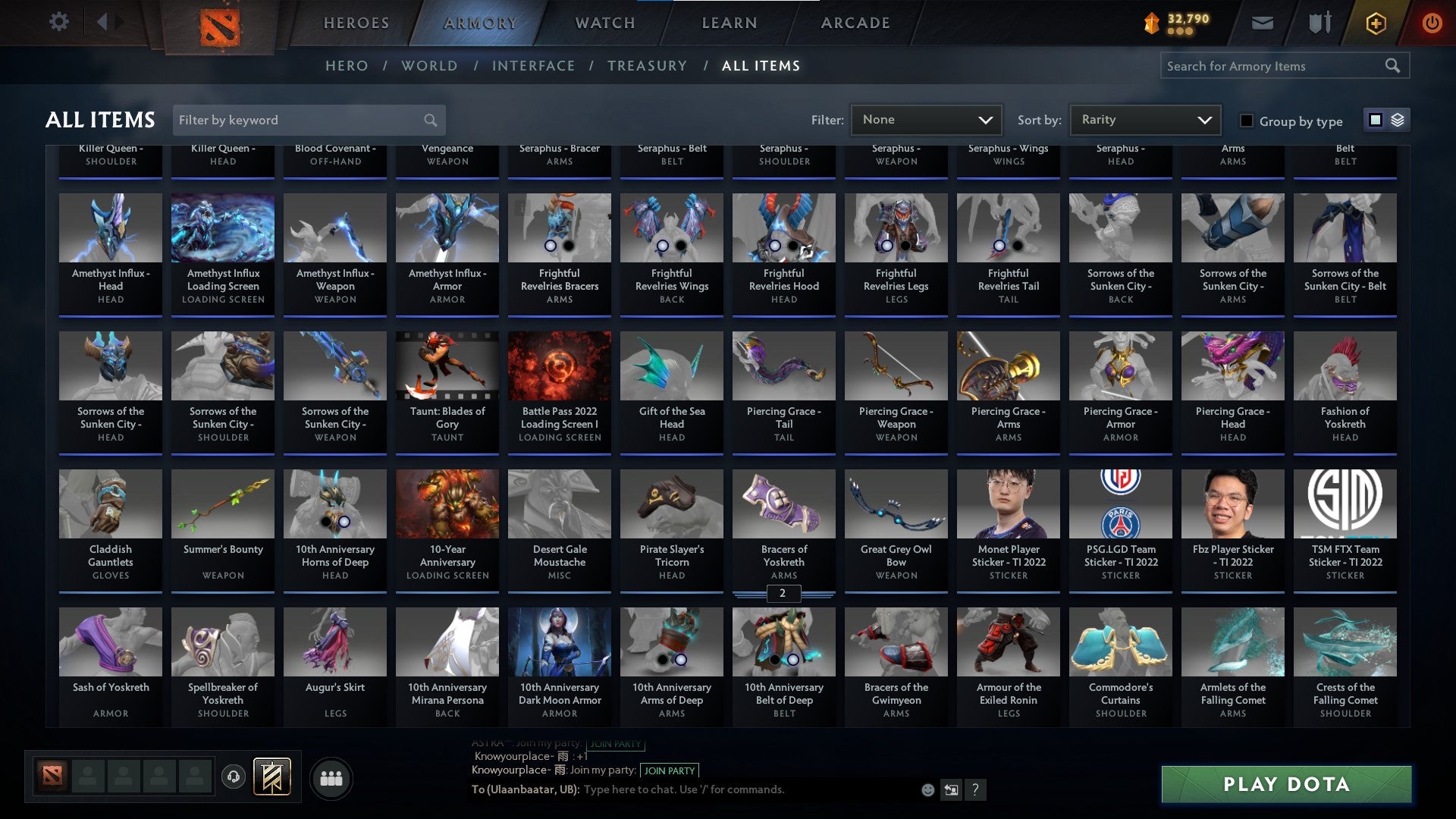Viewport: 1456px width, 819px height.
Task: Switch to stacked layers view toggle
Action: (1397, 120)
